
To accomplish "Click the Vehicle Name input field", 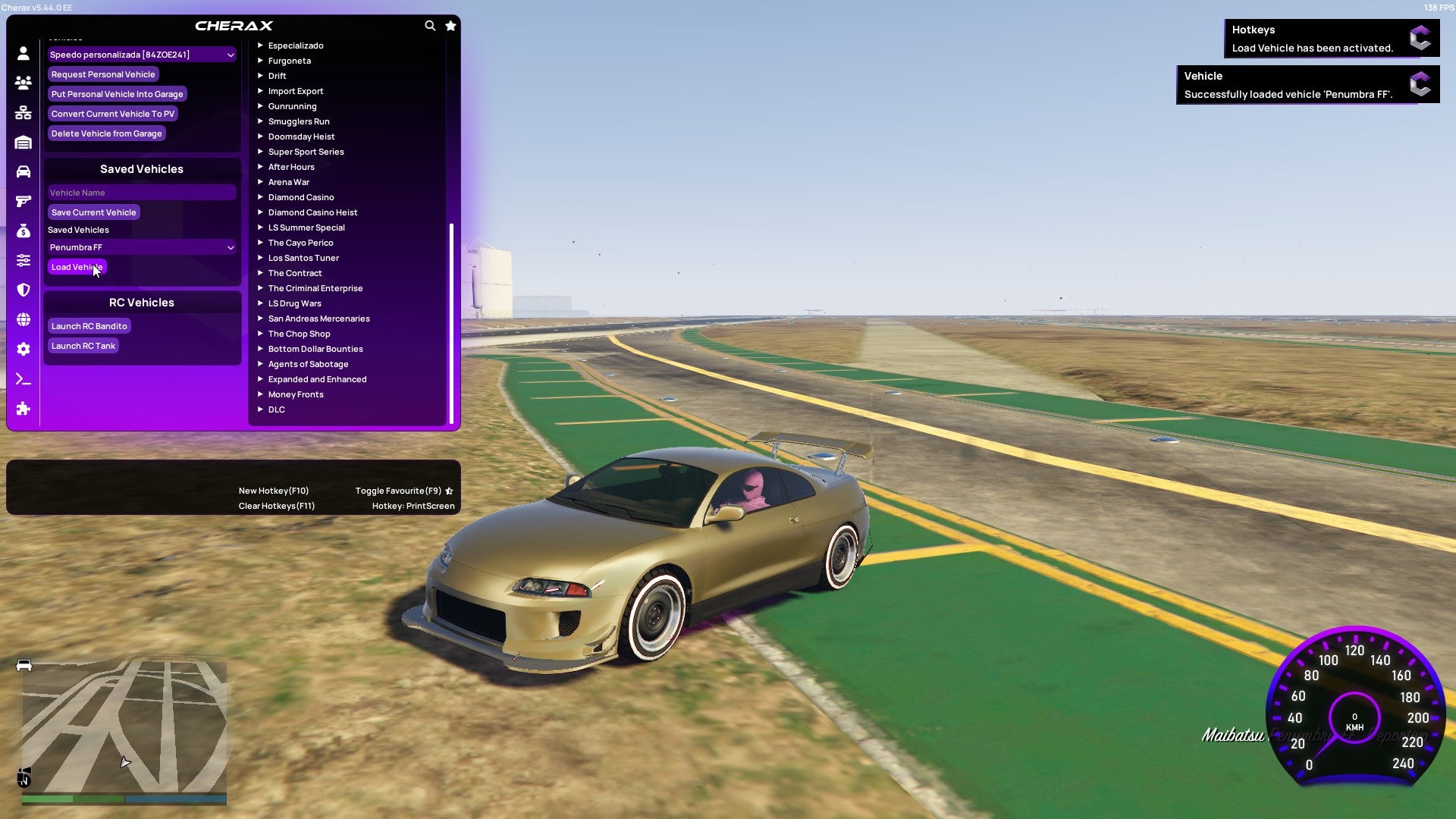I will (141, 192).
